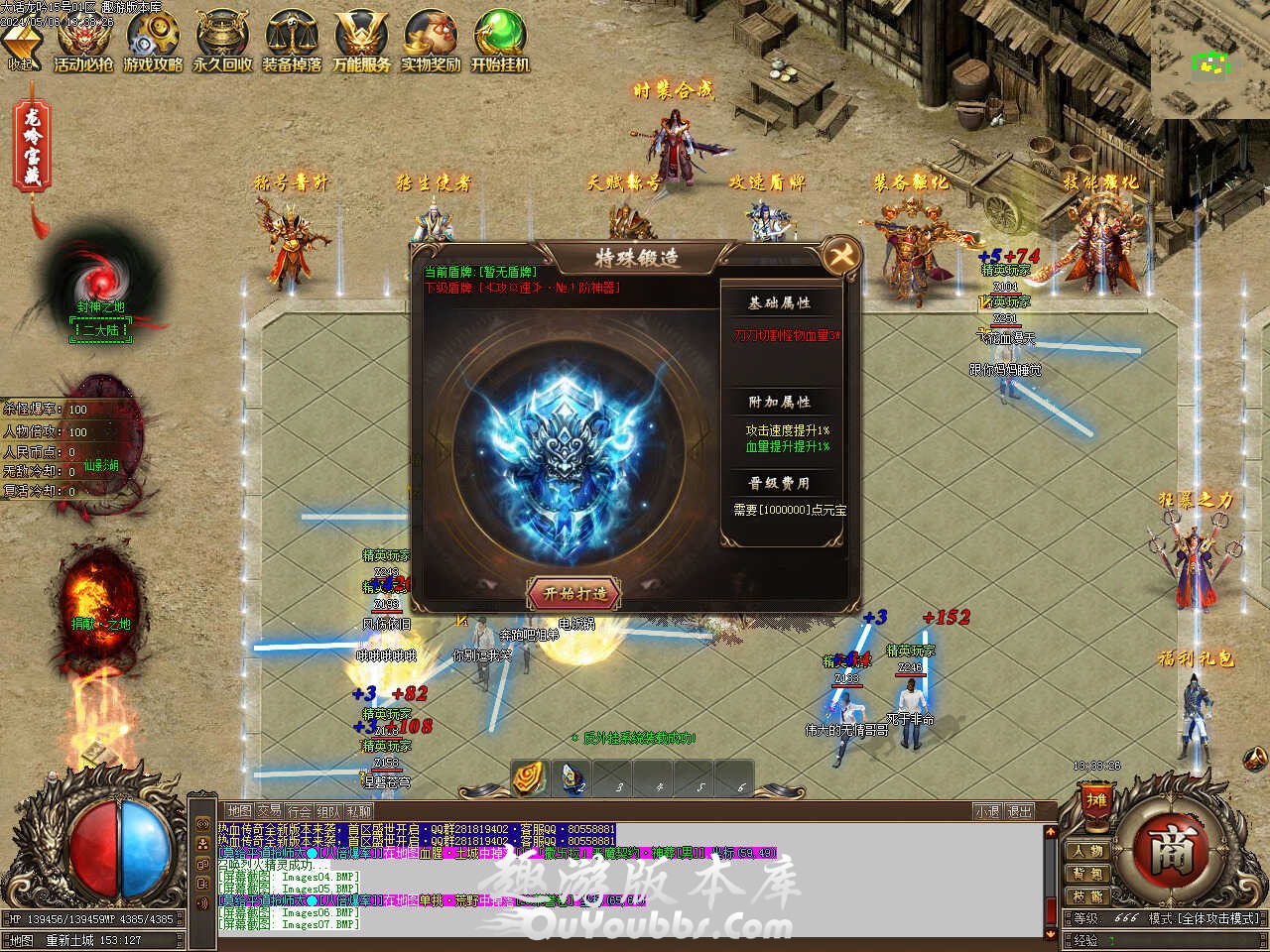This screenshot has height=952, width=1270.
Task: Collapse the top menu with 收起
Action: point(20,46)
